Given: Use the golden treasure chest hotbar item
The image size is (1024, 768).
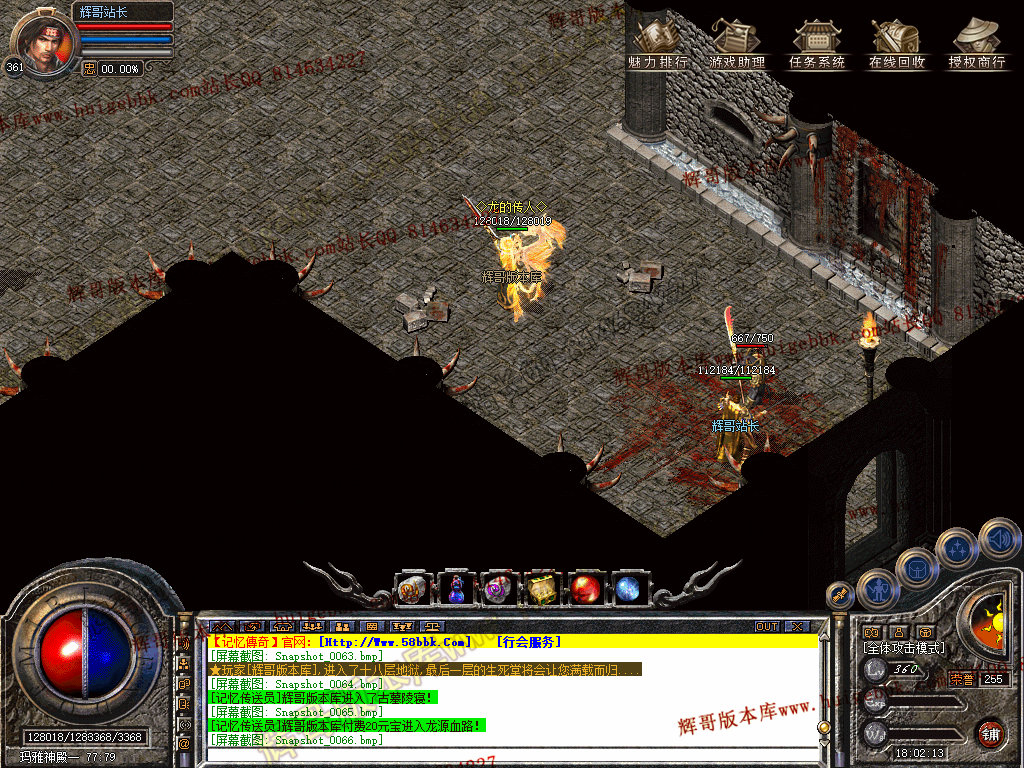Looking at the screenshot, I should (541, 589).
